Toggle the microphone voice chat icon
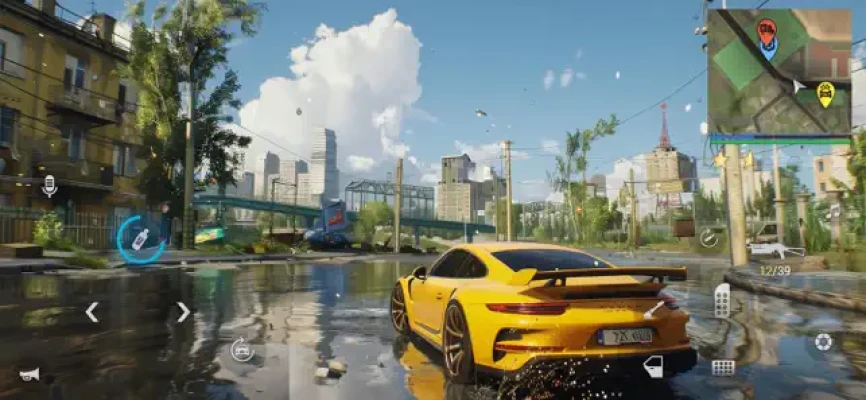The width and height of the screenshot is (866, 400). click(49, 185)
